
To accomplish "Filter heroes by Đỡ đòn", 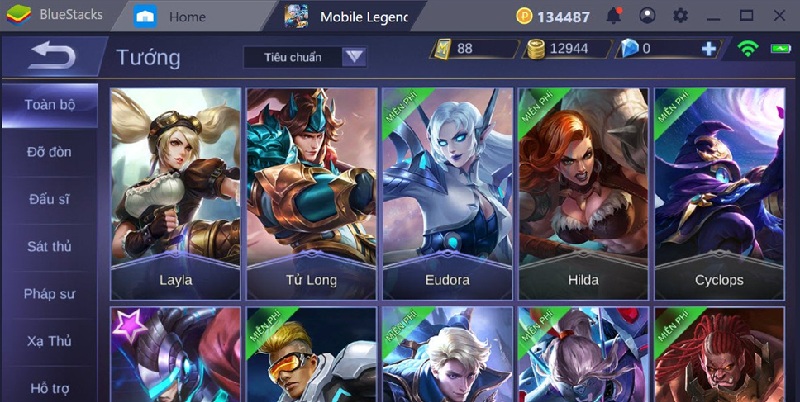I will [x=48, y=152].
